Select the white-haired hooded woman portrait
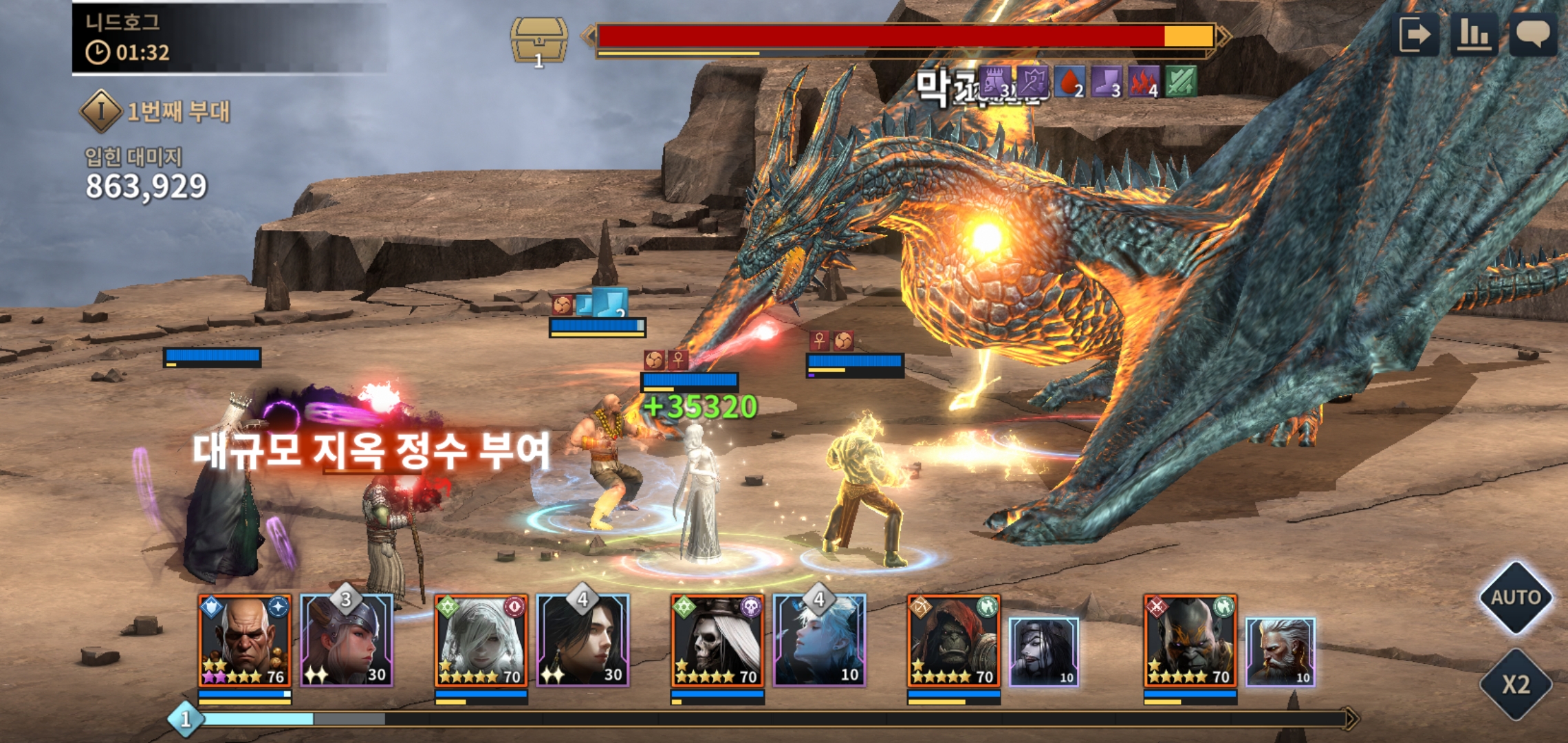Screen dimensions: 1568x743 (481, 641)
